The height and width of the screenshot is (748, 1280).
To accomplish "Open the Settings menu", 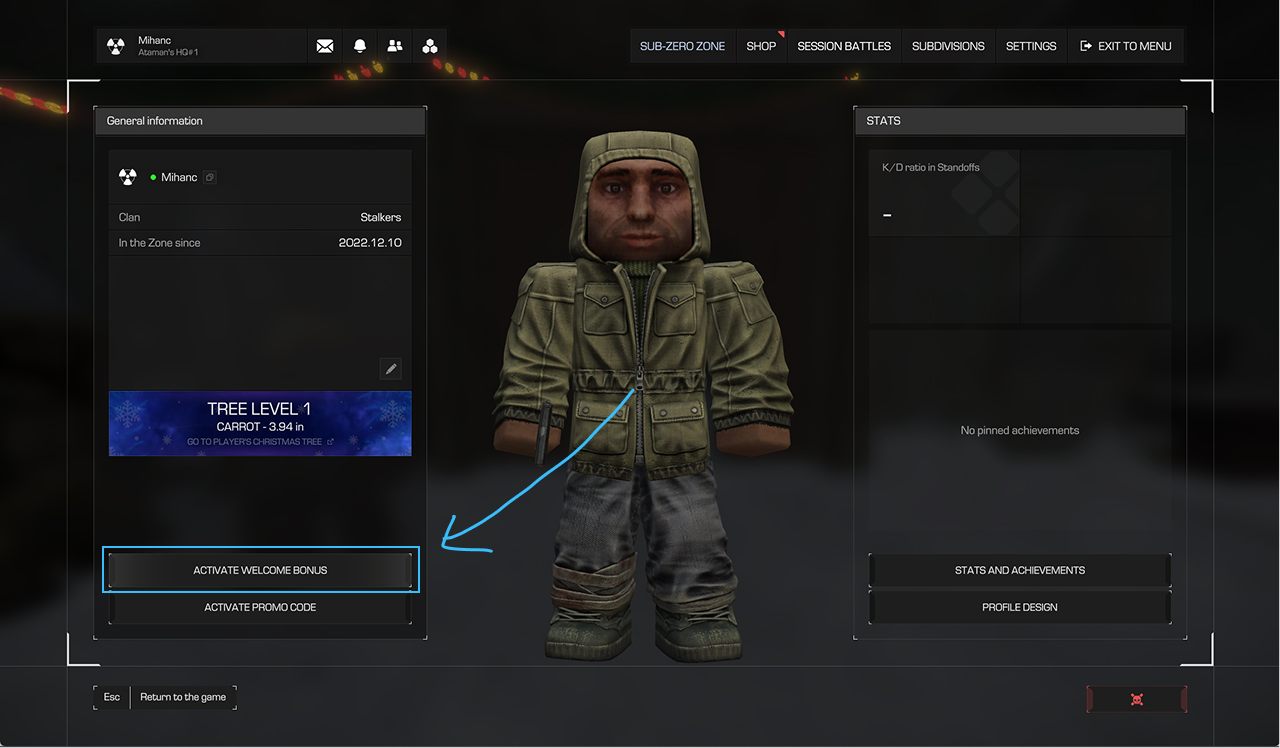I will click(1031, 46).
